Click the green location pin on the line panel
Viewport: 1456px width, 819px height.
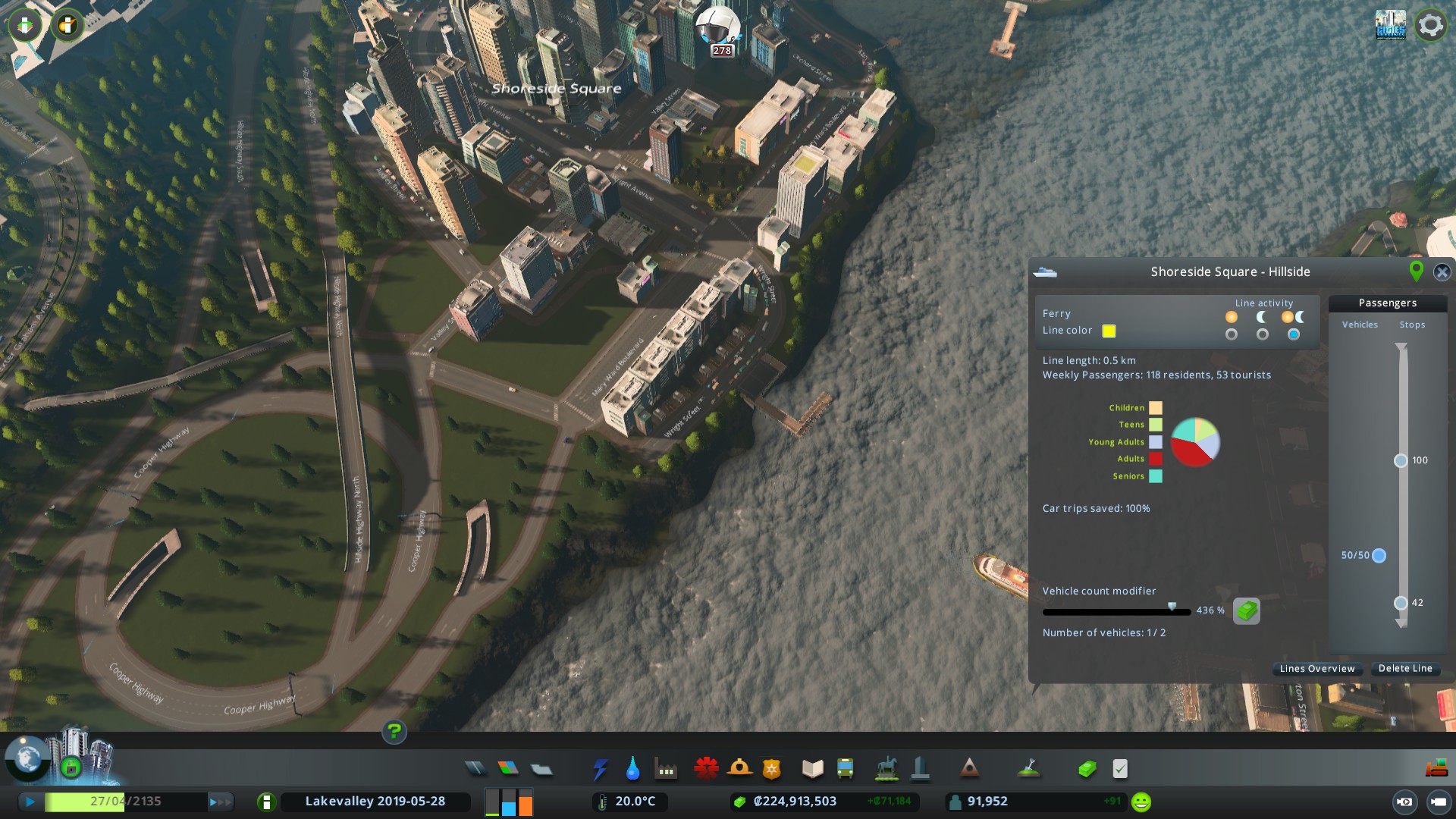(x=1415, y=271)
